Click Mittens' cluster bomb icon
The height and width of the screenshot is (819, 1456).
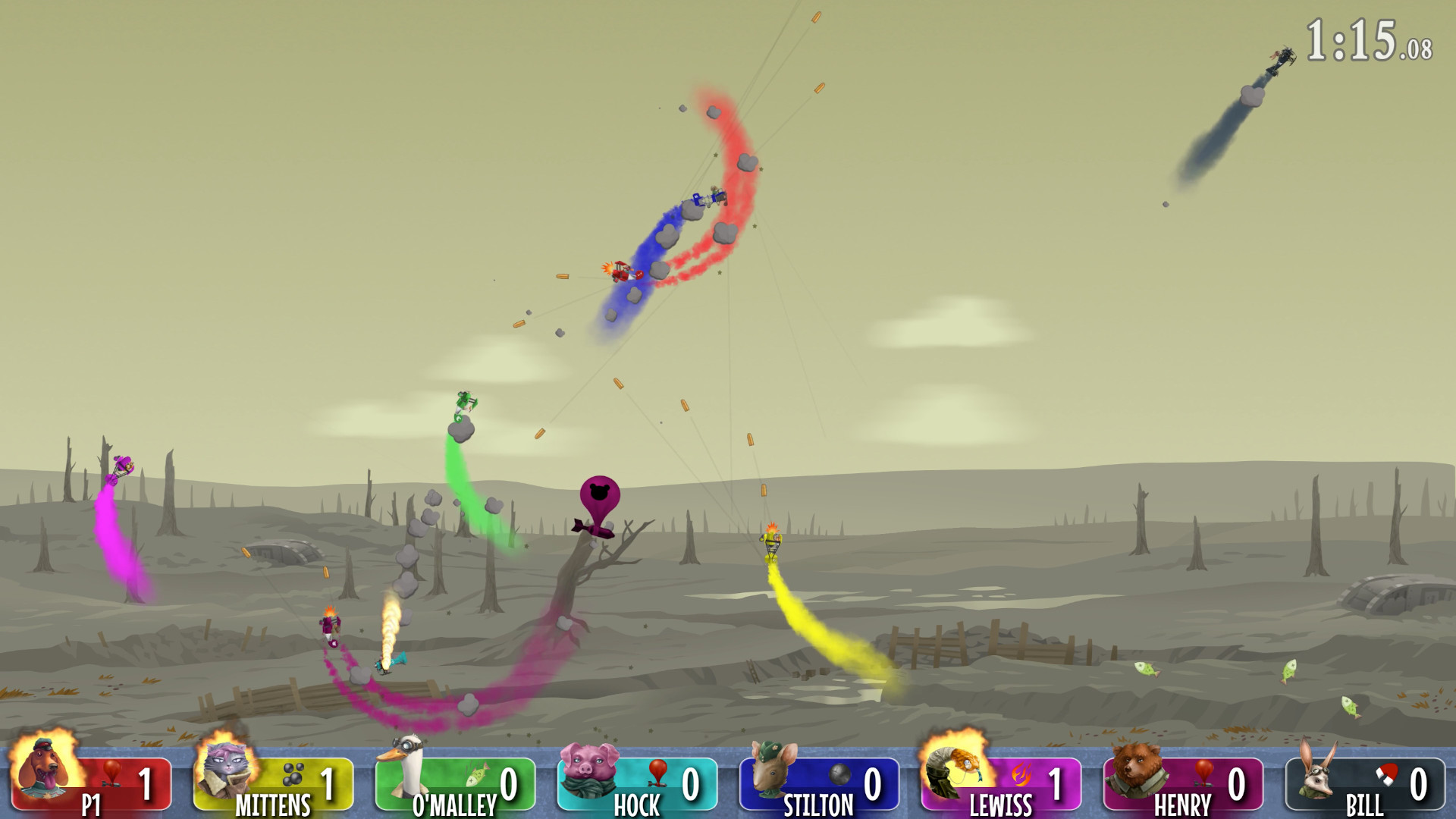[293, 774]
